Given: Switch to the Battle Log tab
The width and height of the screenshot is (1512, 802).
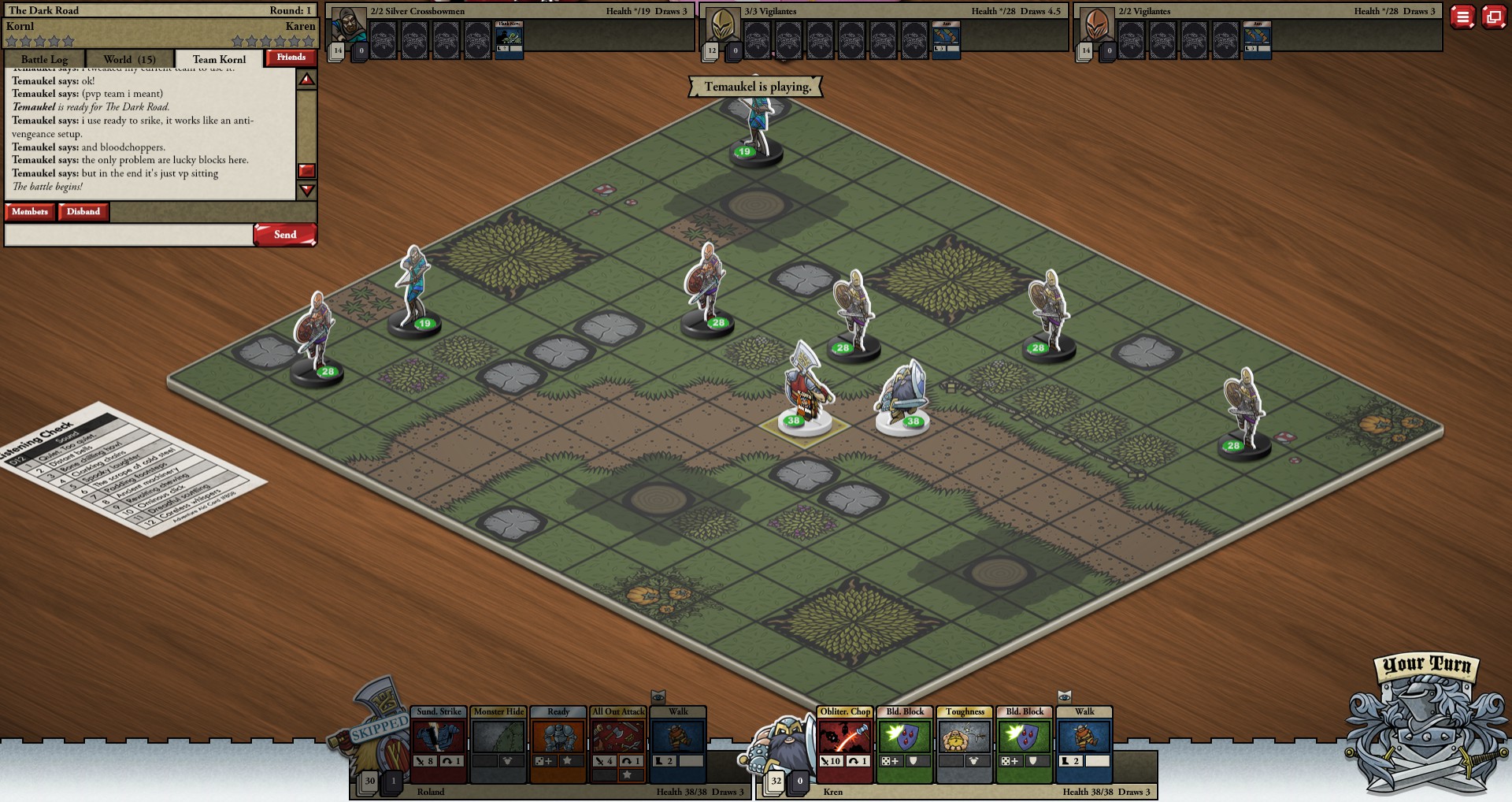Looking at the screenshot, I should 44,59.
